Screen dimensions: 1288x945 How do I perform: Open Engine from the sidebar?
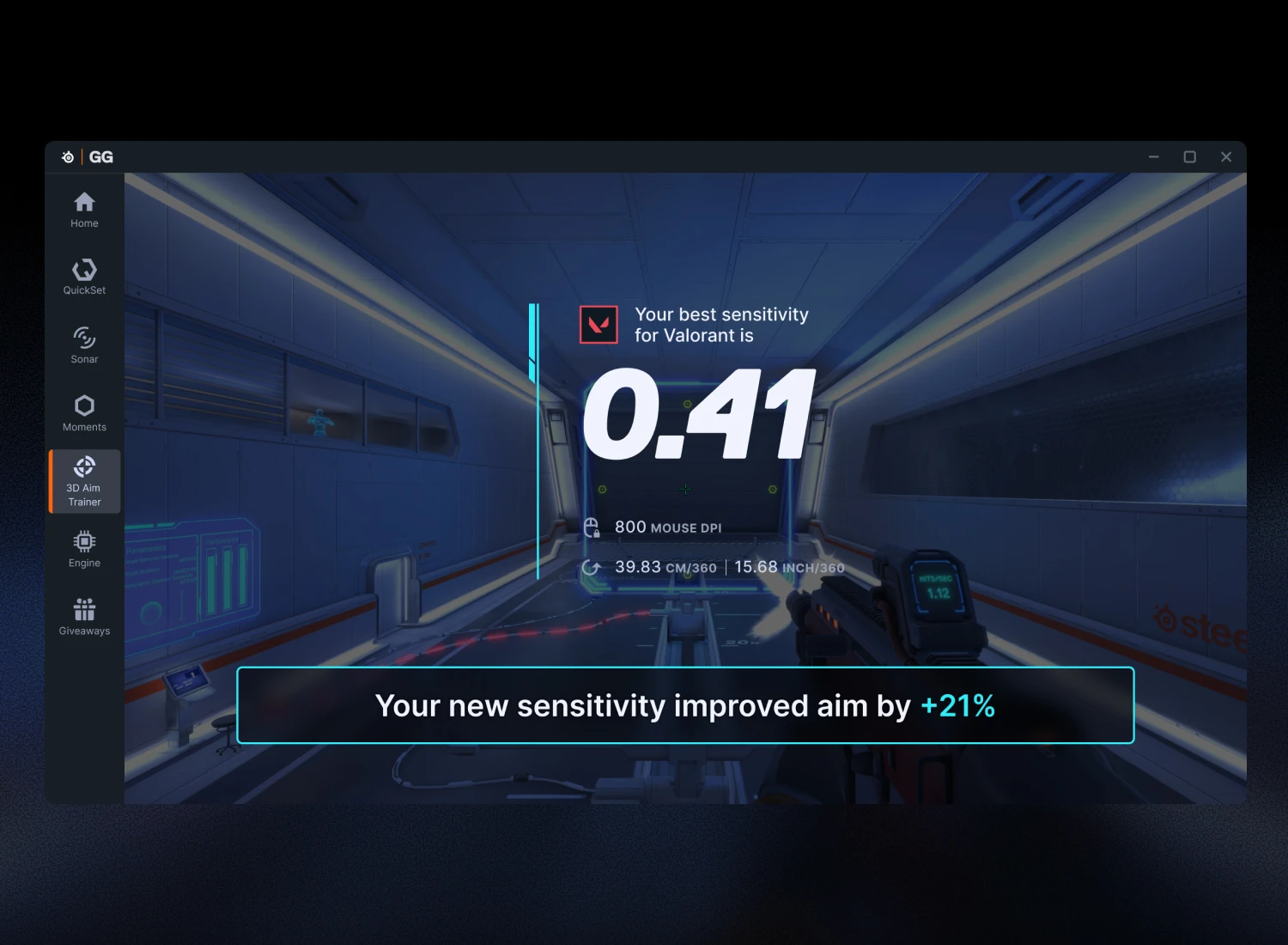(x=84, y=547)
